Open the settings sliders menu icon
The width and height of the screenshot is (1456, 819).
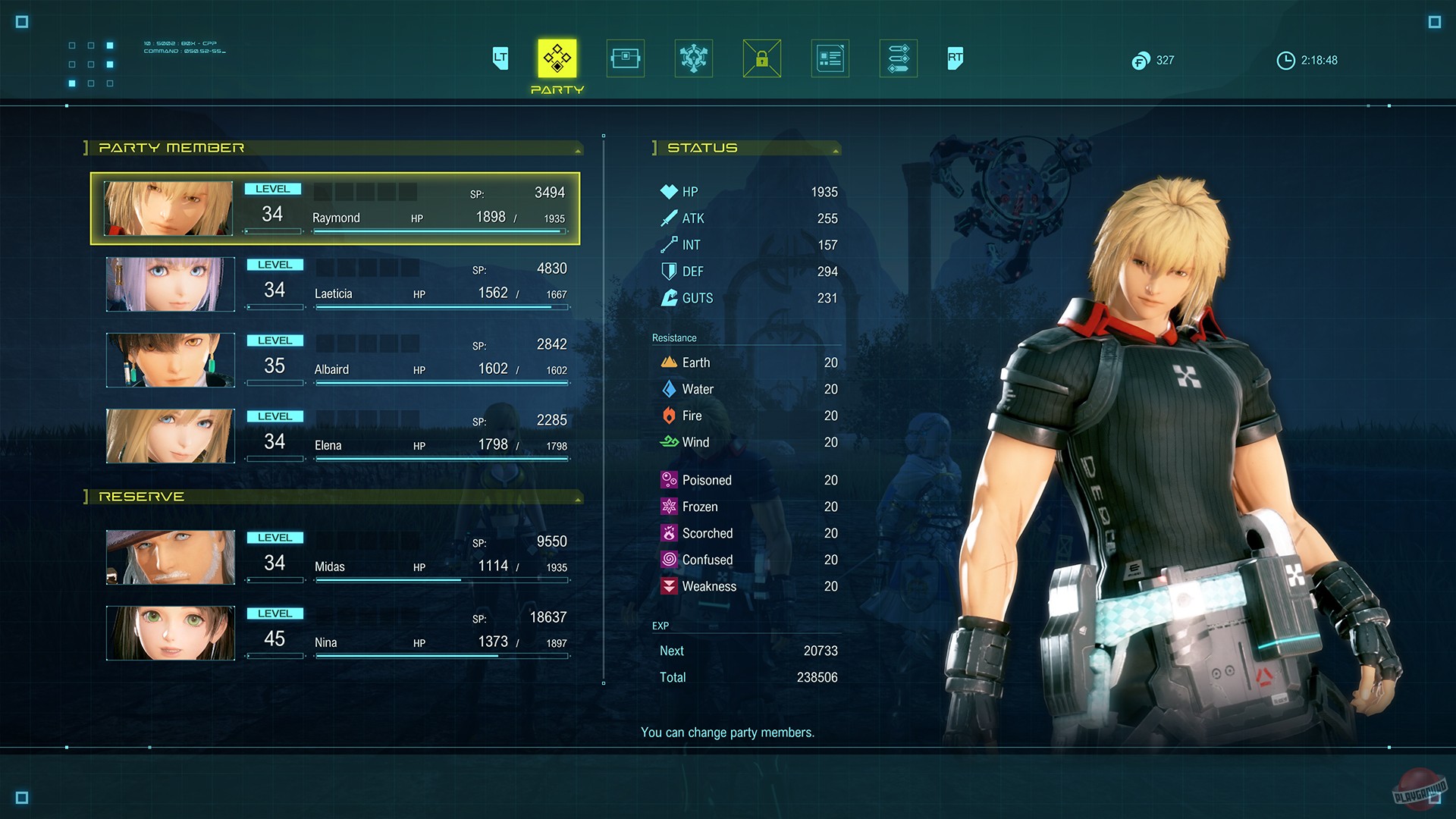coord(898,58)
